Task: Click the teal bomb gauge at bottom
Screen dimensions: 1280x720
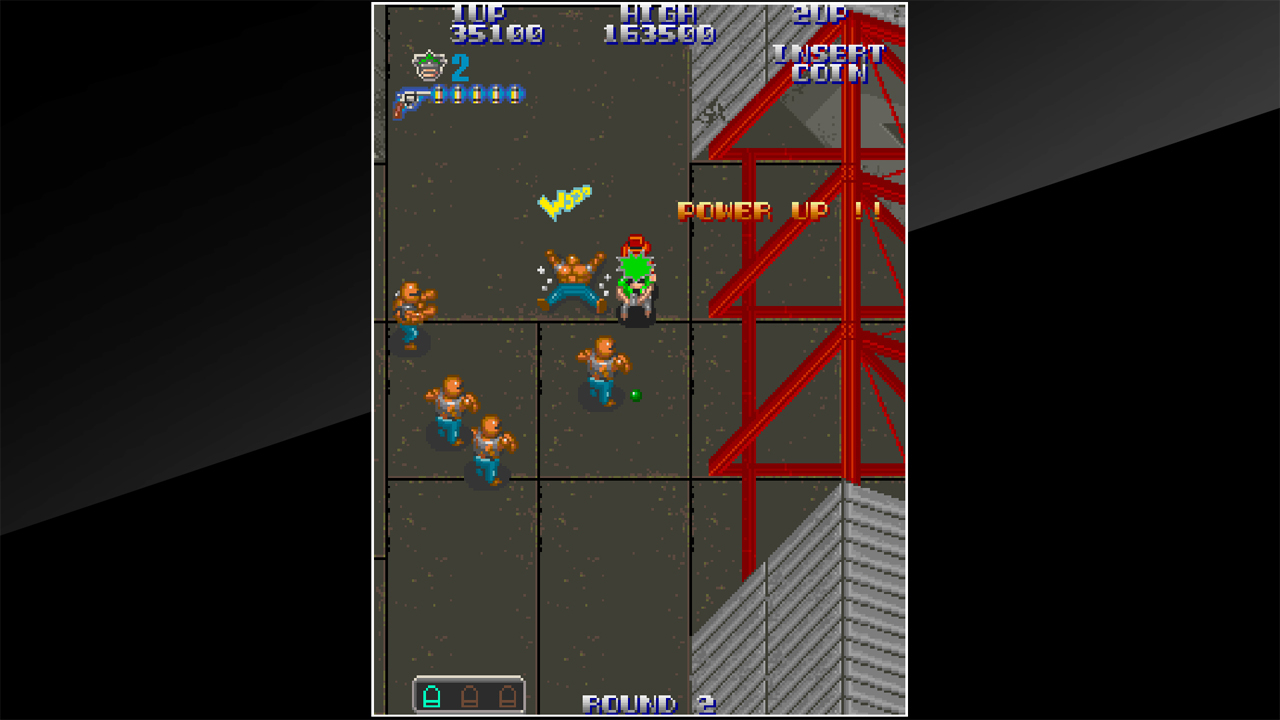Action: pyautogui.click(x=470, y=698)
